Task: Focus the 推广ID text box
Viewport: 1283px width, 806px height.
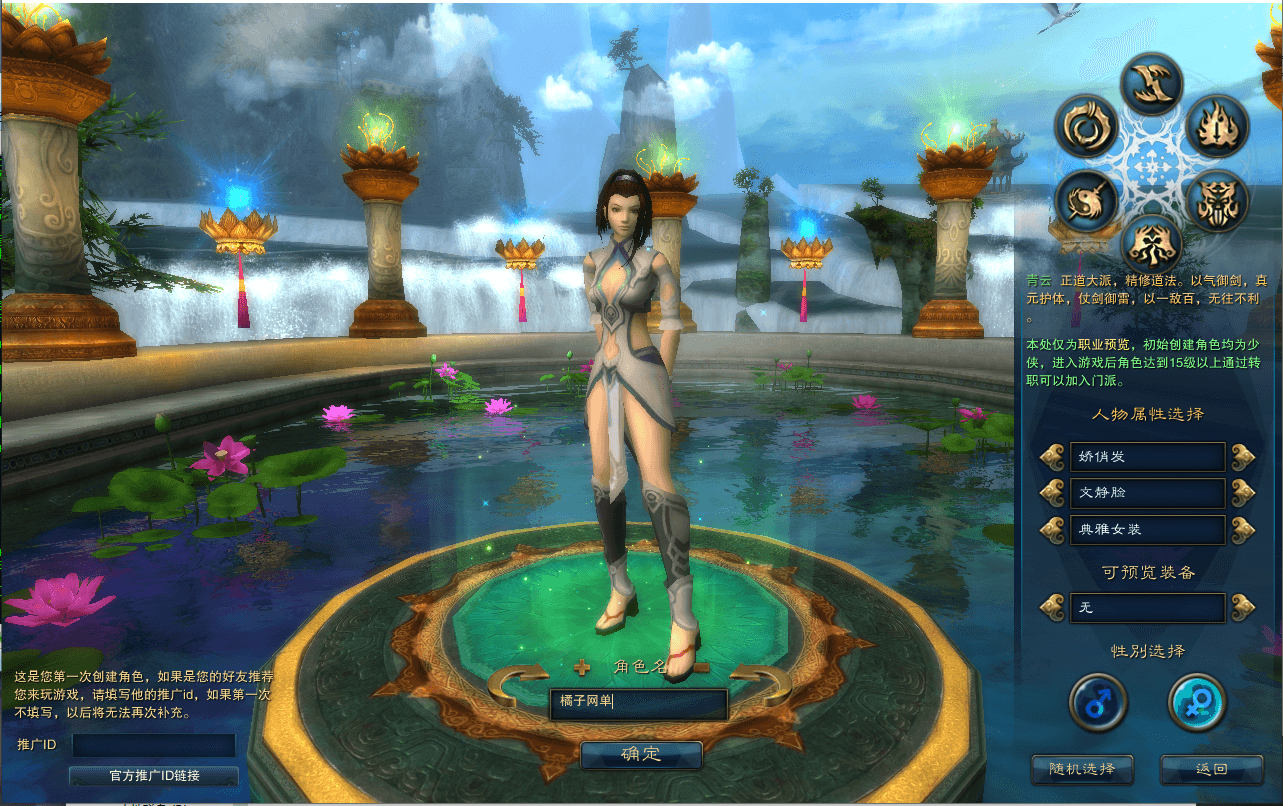Action: pyautogui.click(x=153, y=745)
